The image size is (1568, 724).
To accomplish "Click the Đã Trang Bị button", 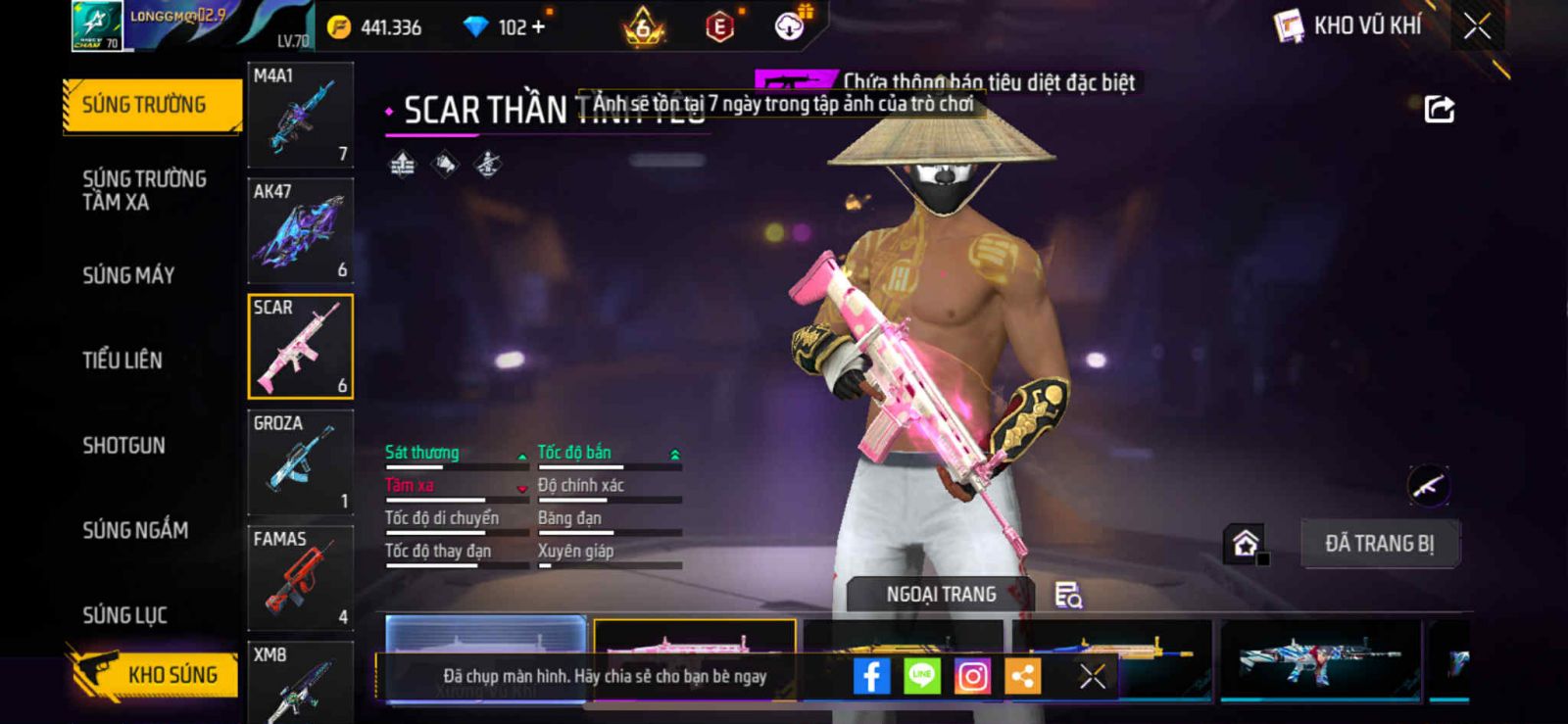I will pos(1379,544).
